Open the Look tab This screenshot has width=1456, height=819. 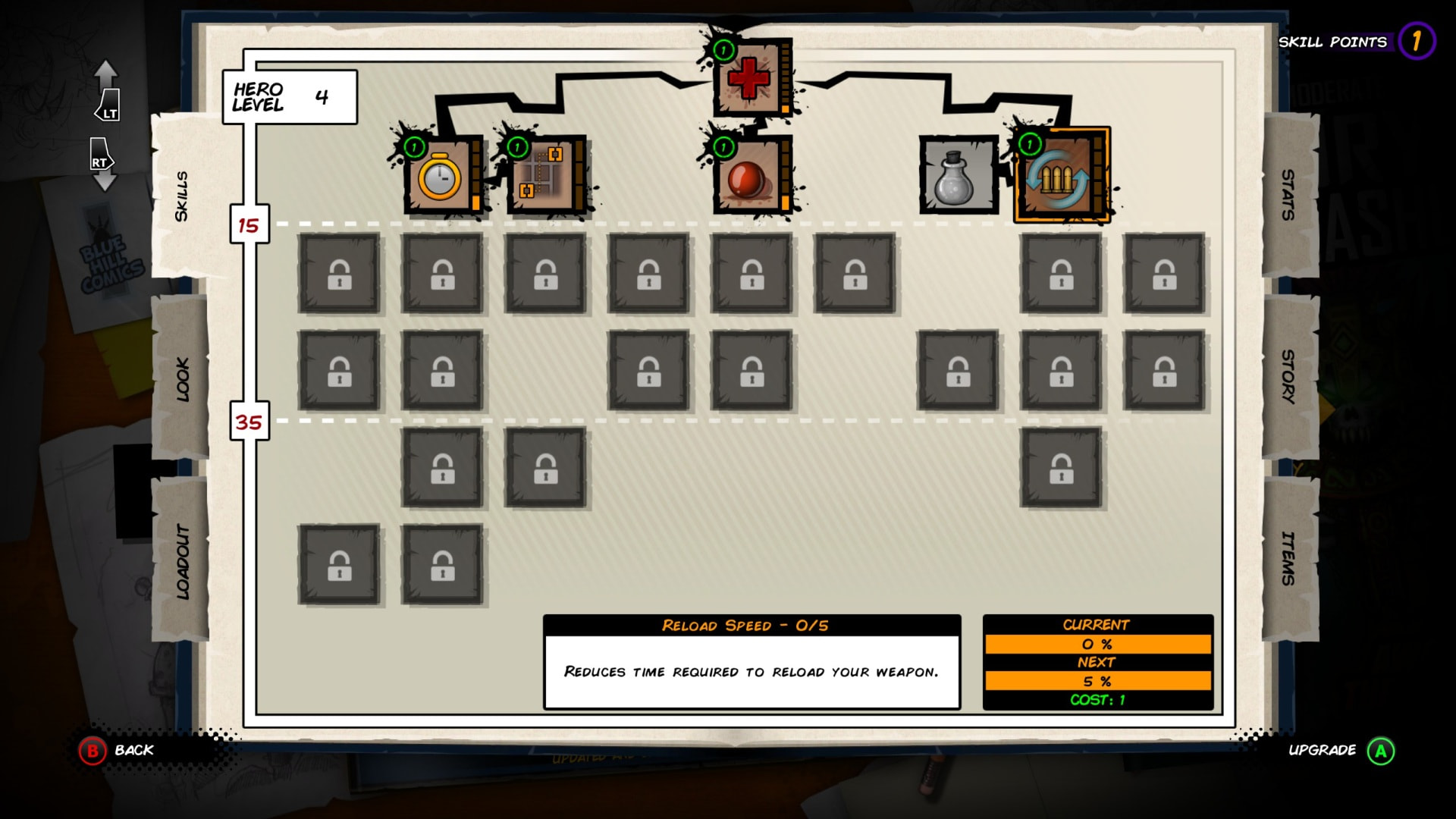182,378
